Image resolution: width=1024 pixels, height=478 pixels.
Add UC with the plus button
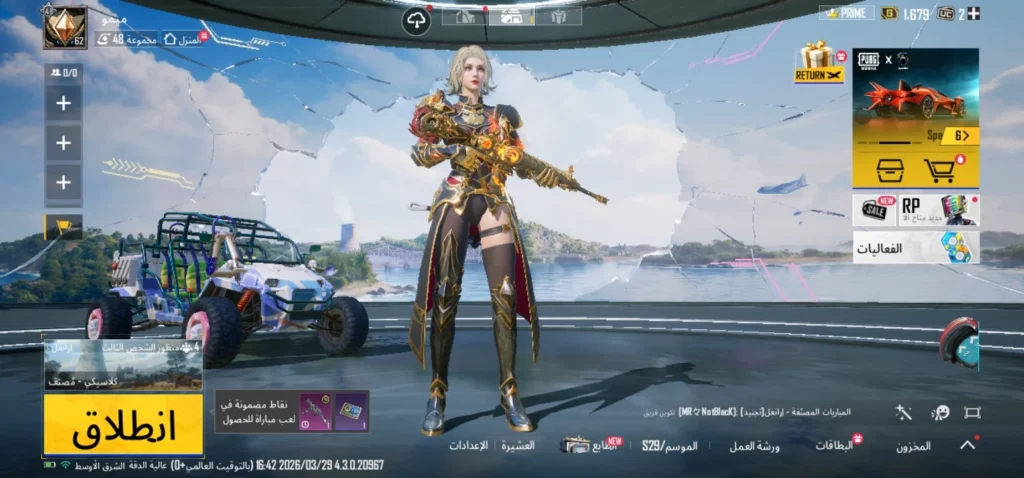[x=974, y=13]
